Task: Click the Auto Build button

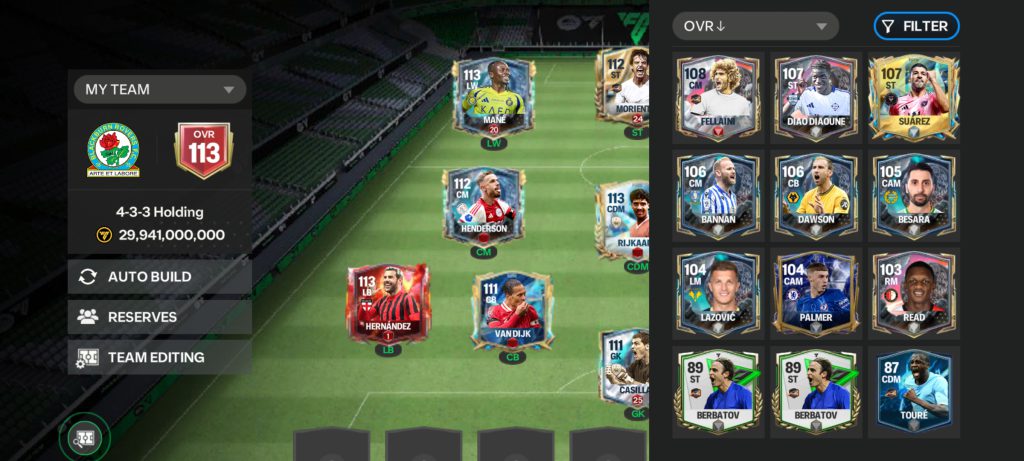Action: coord(160,277)
